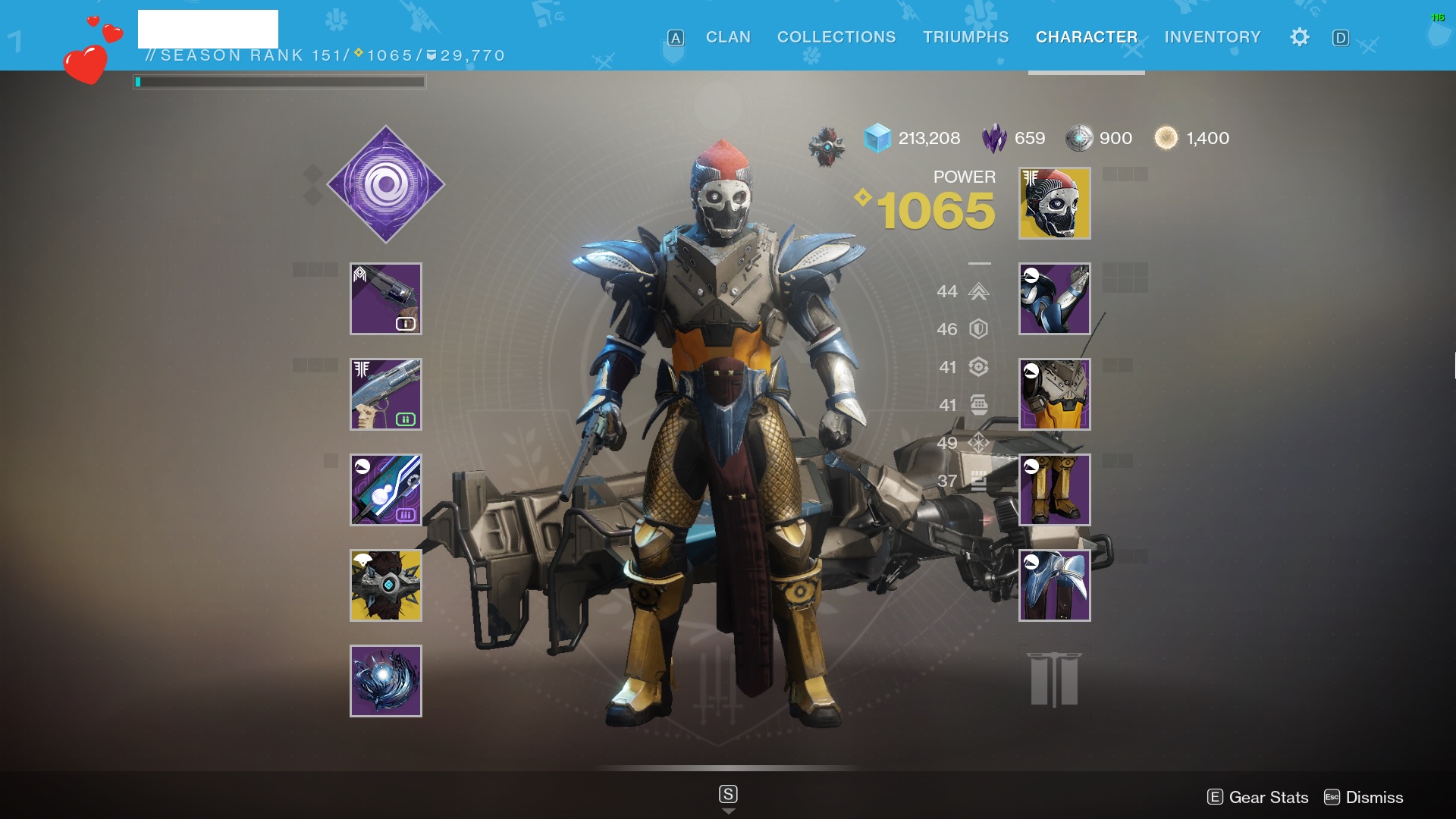1456x819 pixels.
Task: Select the equipped leg armor
Action: coord(1054,489)
